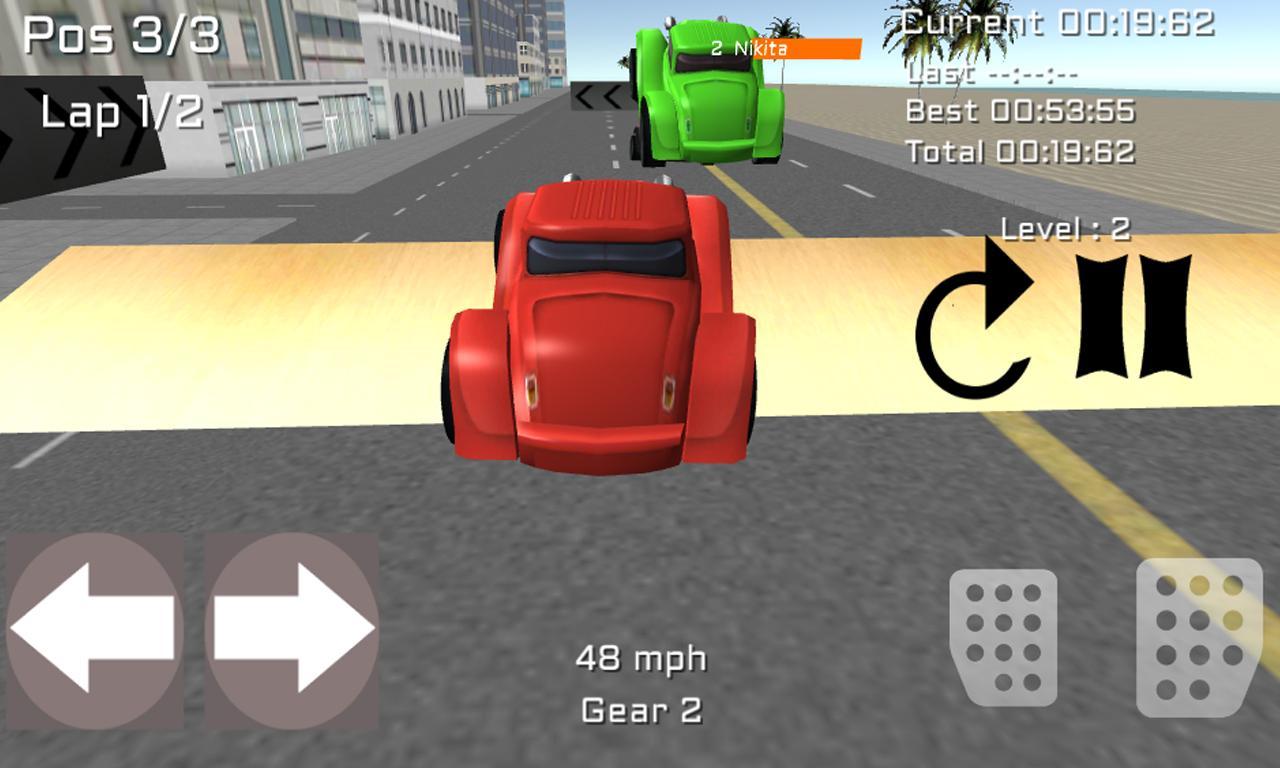Screen dimensions: 1280x768
Task: Select the Best 00:53:55 time entry
Action: pyautogui.click(x=1020, y=111)
